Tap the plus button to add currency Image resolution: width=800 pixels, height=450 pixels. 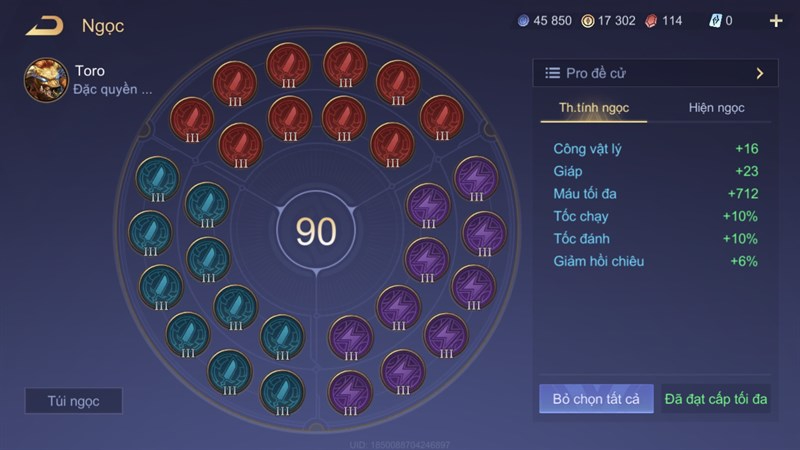point(776,21)
